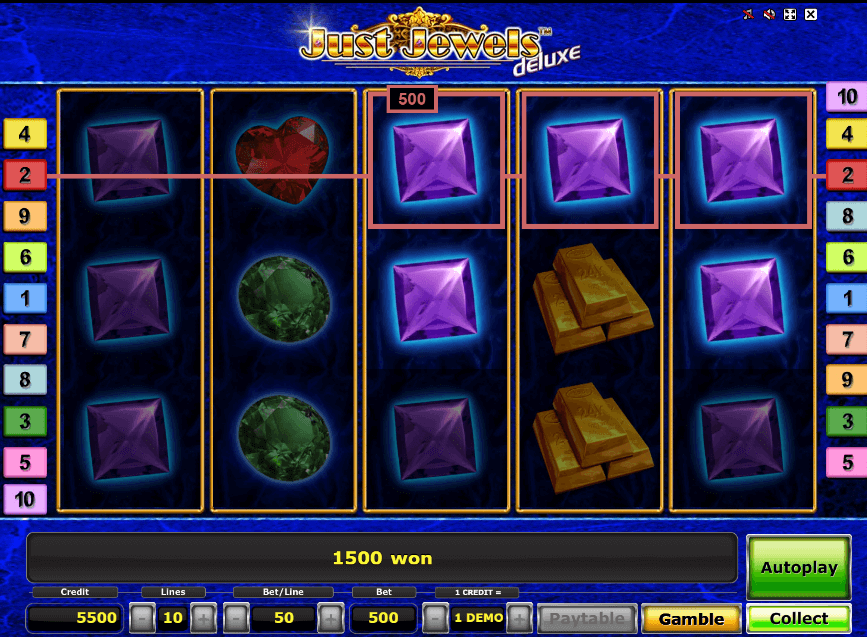This screenshot has height=637, width=867.
Task: Decrease the number of Lines
Action: 142,618
